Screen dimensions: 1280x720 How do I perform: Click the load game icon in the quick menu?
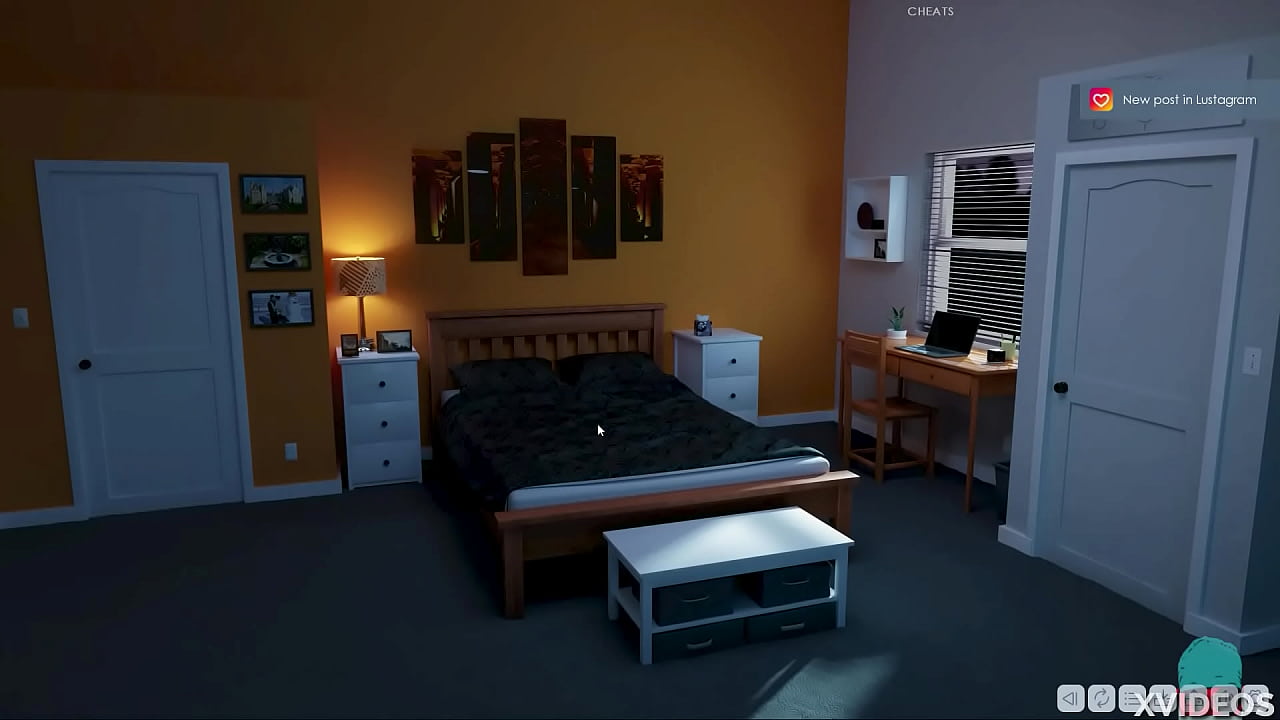(x=1193, y=700)
